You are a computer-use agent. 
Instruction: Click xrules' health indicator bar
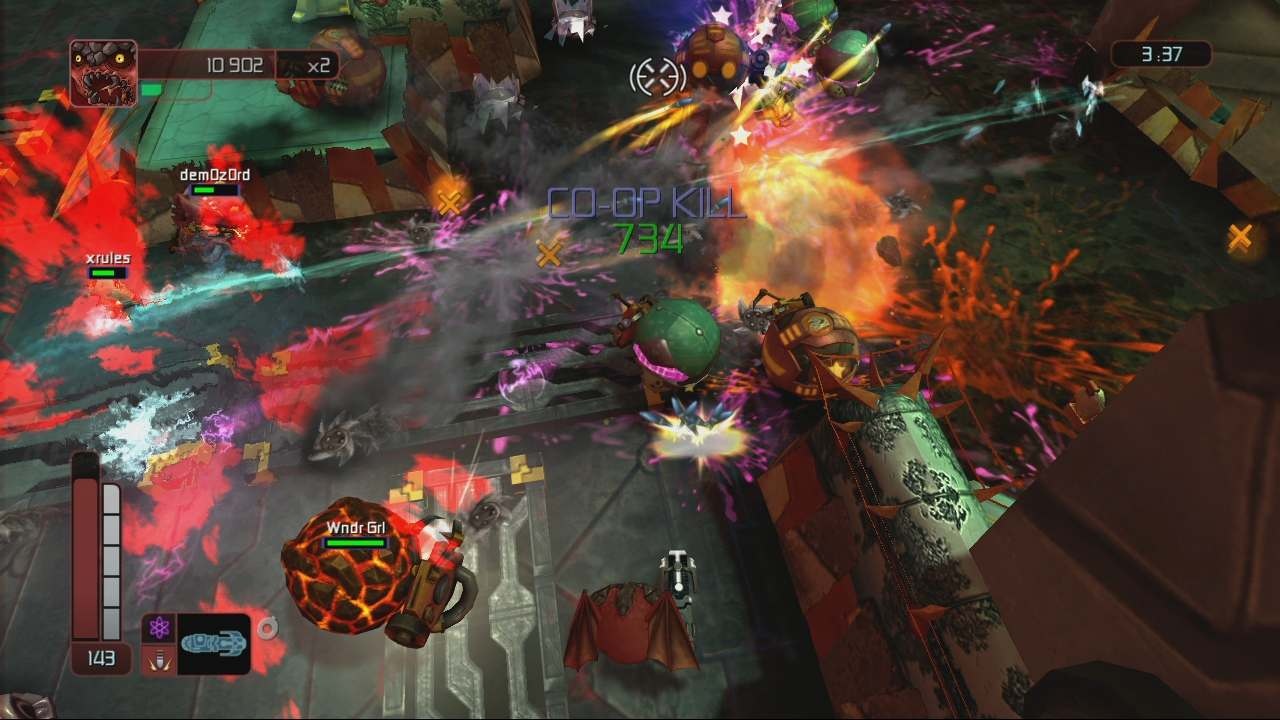point(109,272)
